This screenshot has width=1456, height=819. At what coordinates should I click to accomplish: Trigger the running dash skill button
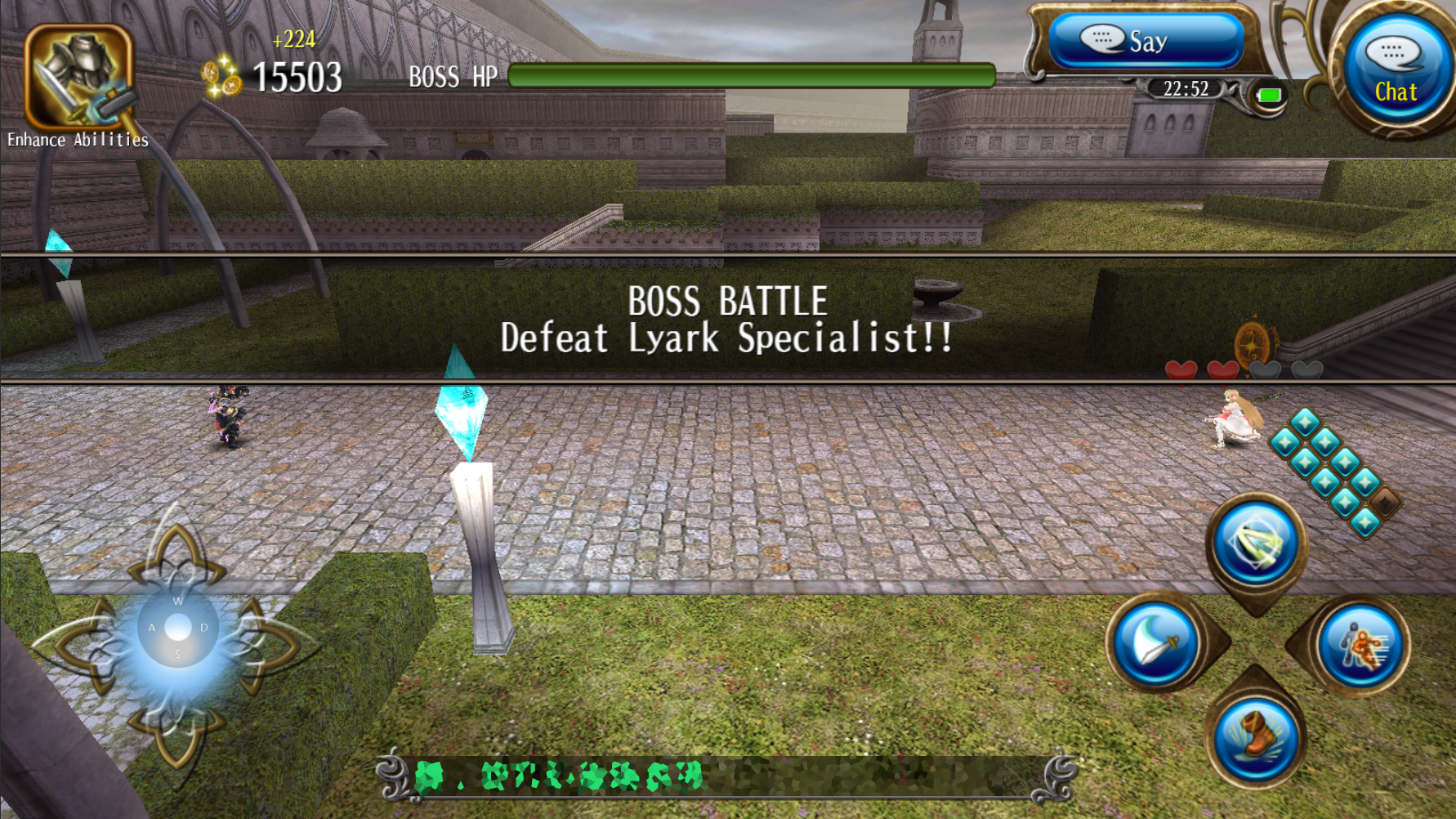coord(1359,646)
